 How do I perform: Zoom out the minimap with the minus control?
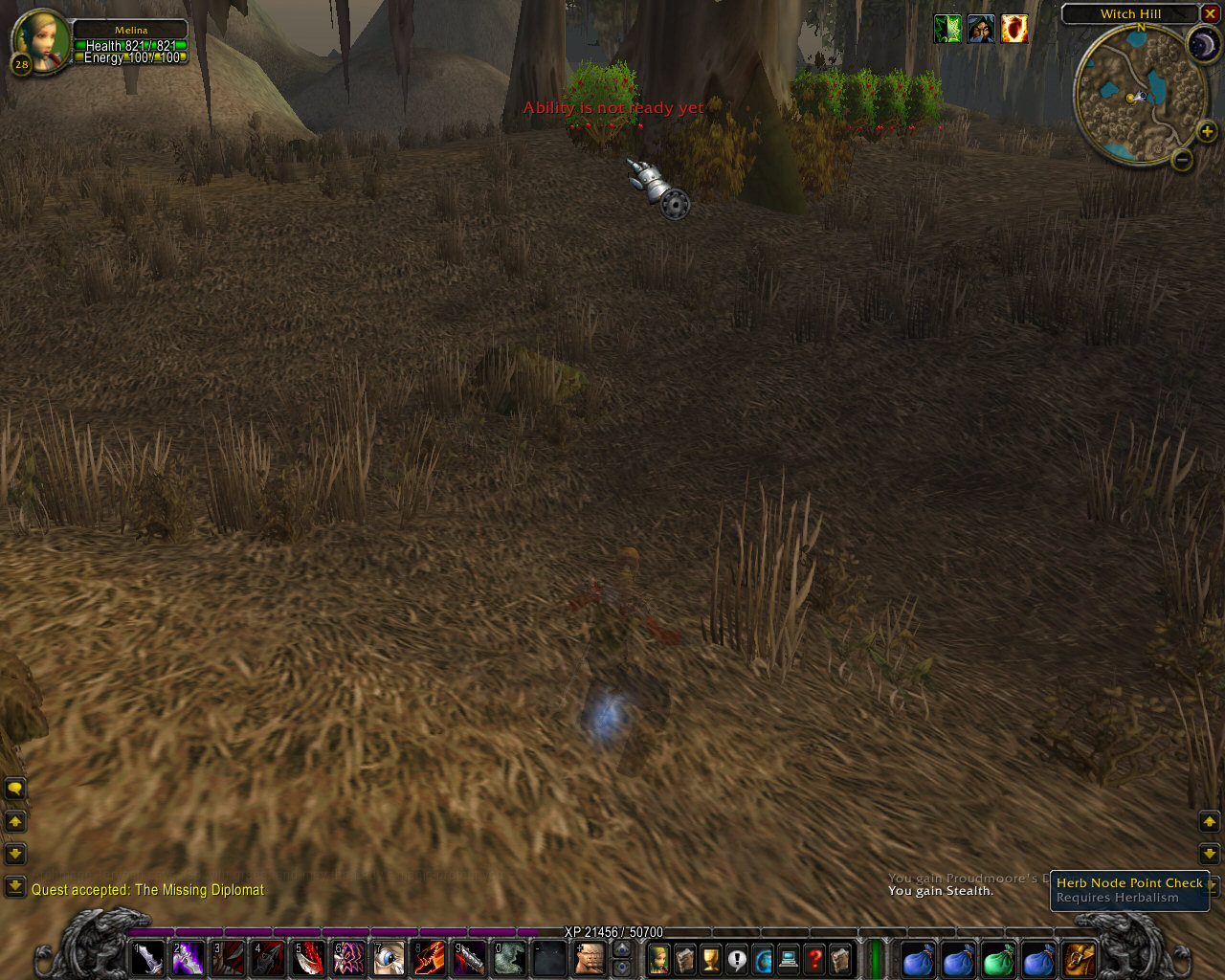1181,160
